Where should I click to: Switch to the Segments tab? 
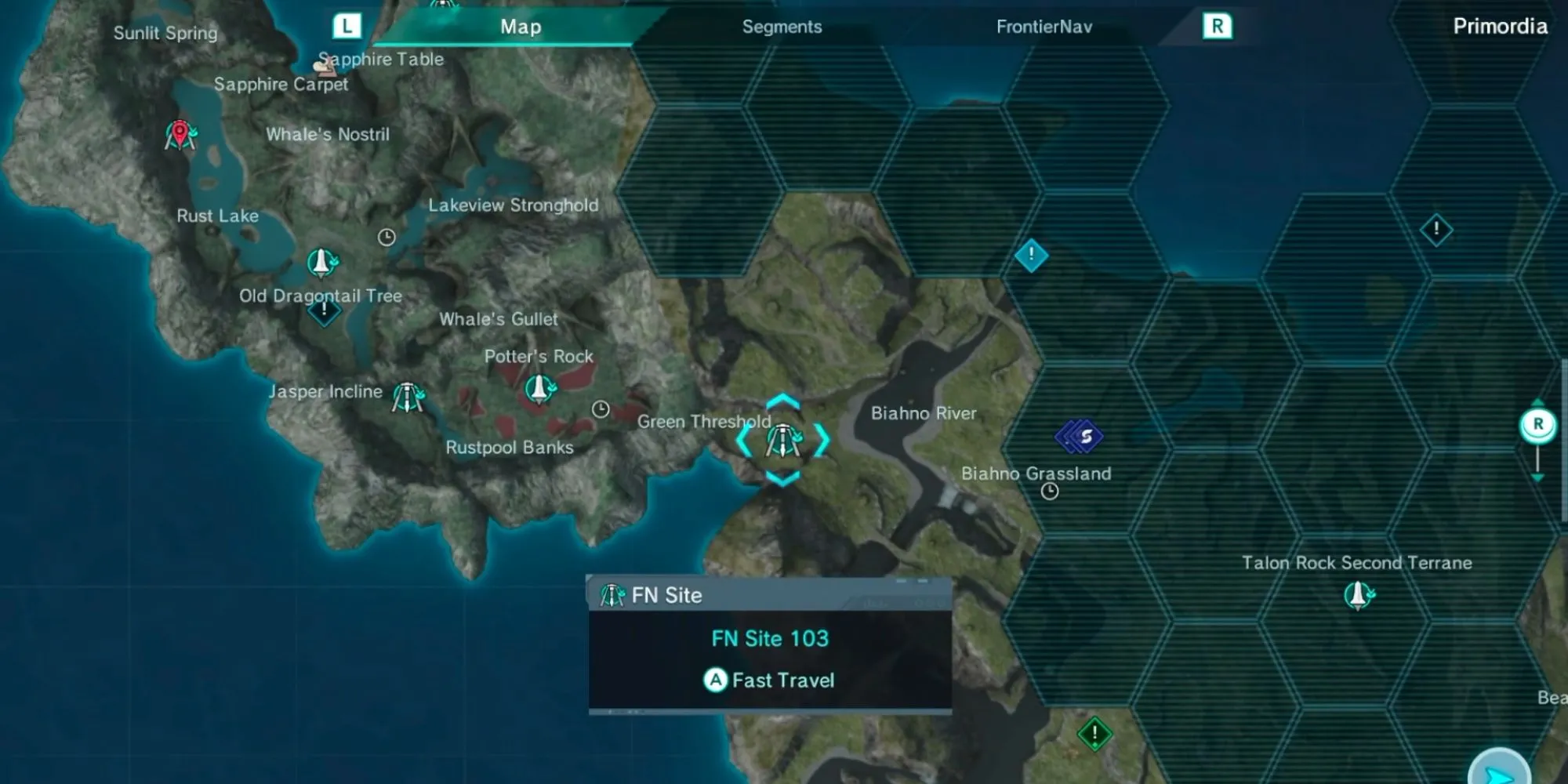782,27
